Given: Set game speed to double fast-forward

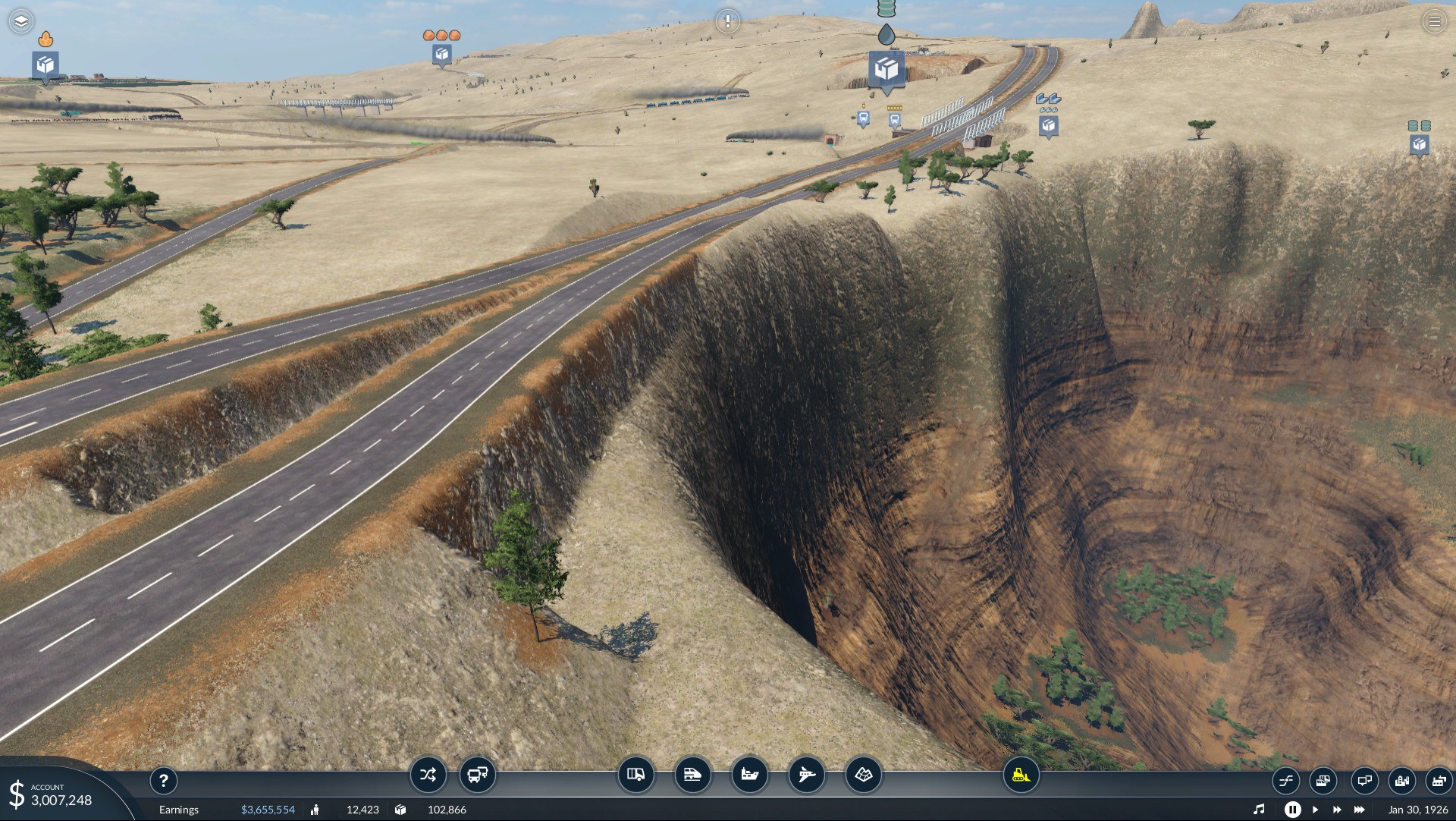Looking at the screenshot, I should pyautogui.click(x=1336, y=810).
